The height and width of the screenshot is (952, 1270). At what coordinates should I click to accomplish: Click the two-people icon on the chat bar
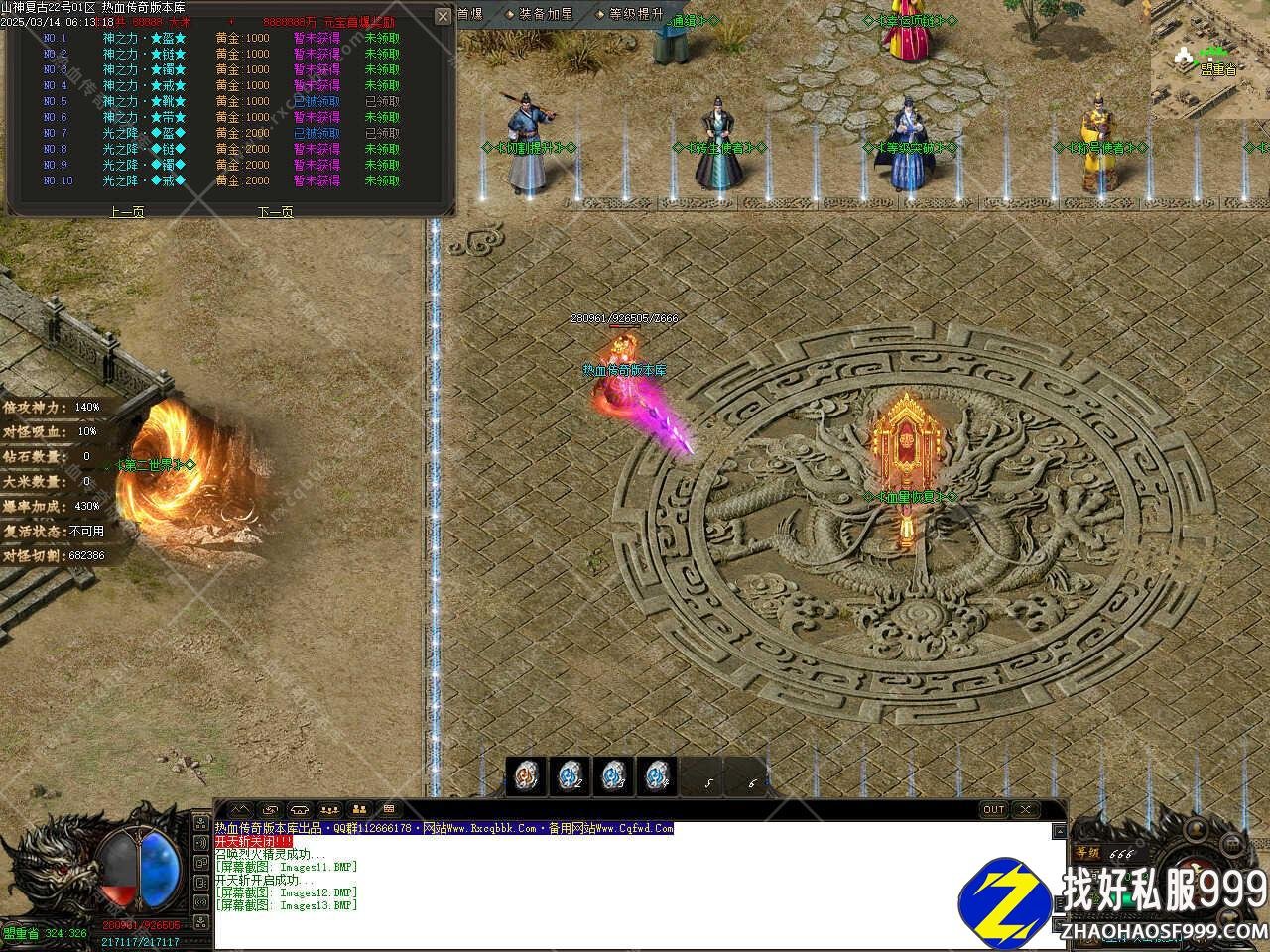tap(360, 810)
